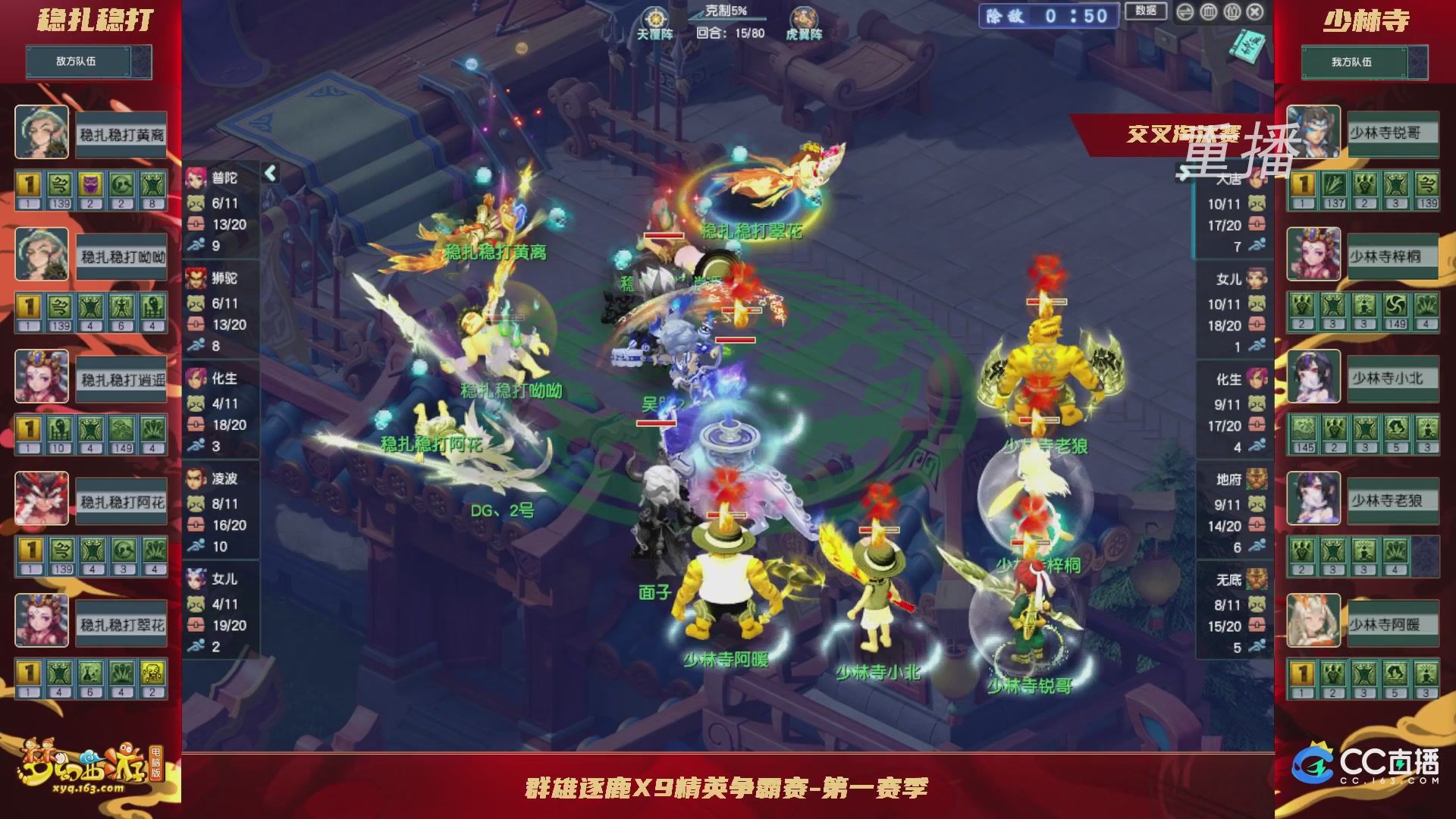Click 狮驼's speed (running figure) icon
Image resolution: width=1456 pixels, height=819 pixels.
coord(196,344)
